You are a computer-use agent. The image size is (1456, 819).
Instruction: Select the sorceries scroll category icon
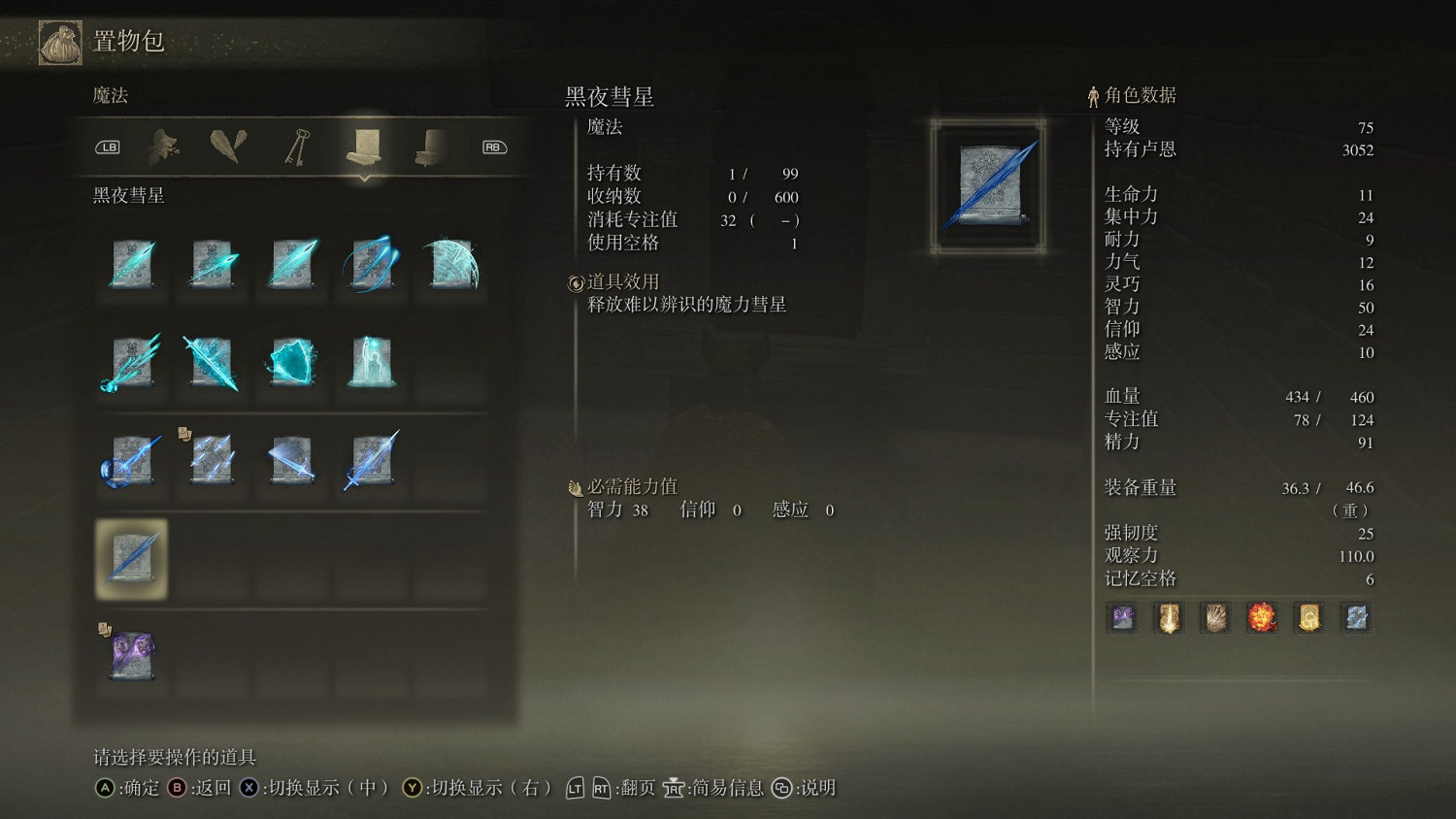click(x=364, y=147)
